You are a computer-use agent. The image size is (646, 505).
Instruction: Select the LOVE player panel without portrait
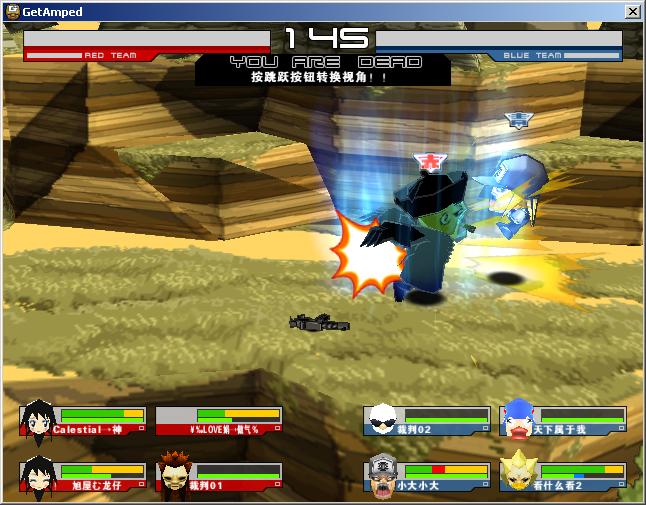pyautogui.click(x=219, y=421)
